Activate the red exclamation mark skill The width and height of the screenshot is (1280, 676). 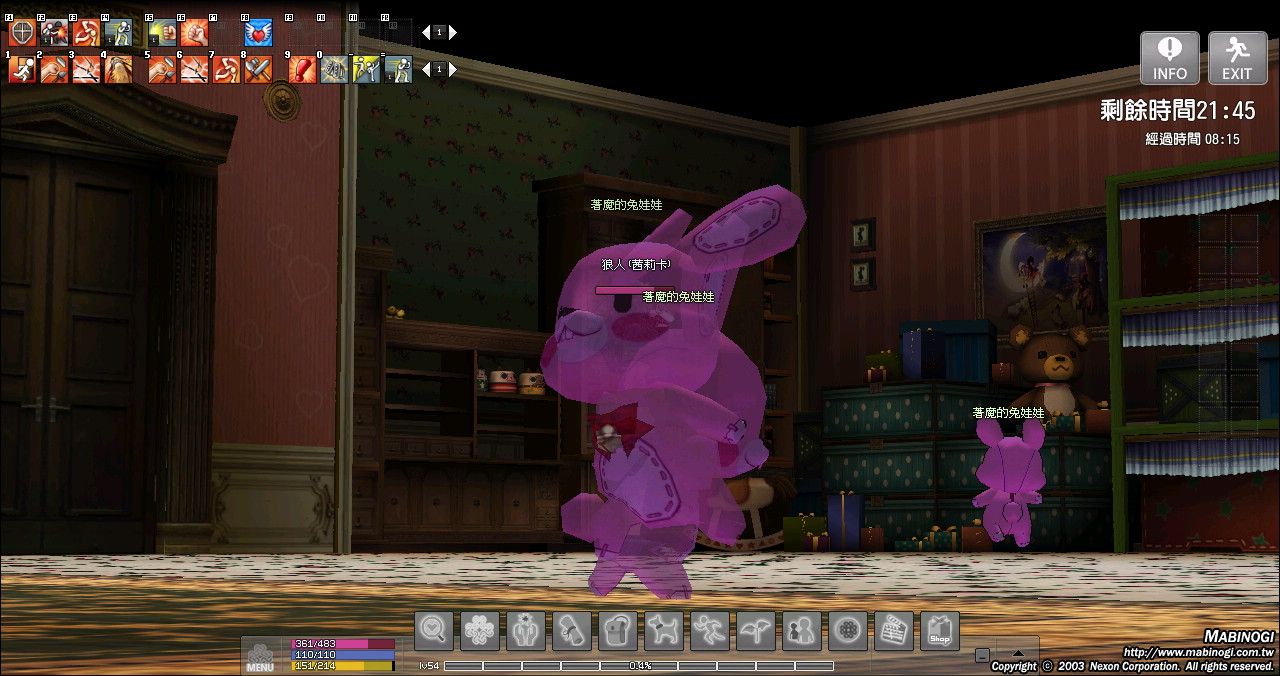(x=302, y=70)
